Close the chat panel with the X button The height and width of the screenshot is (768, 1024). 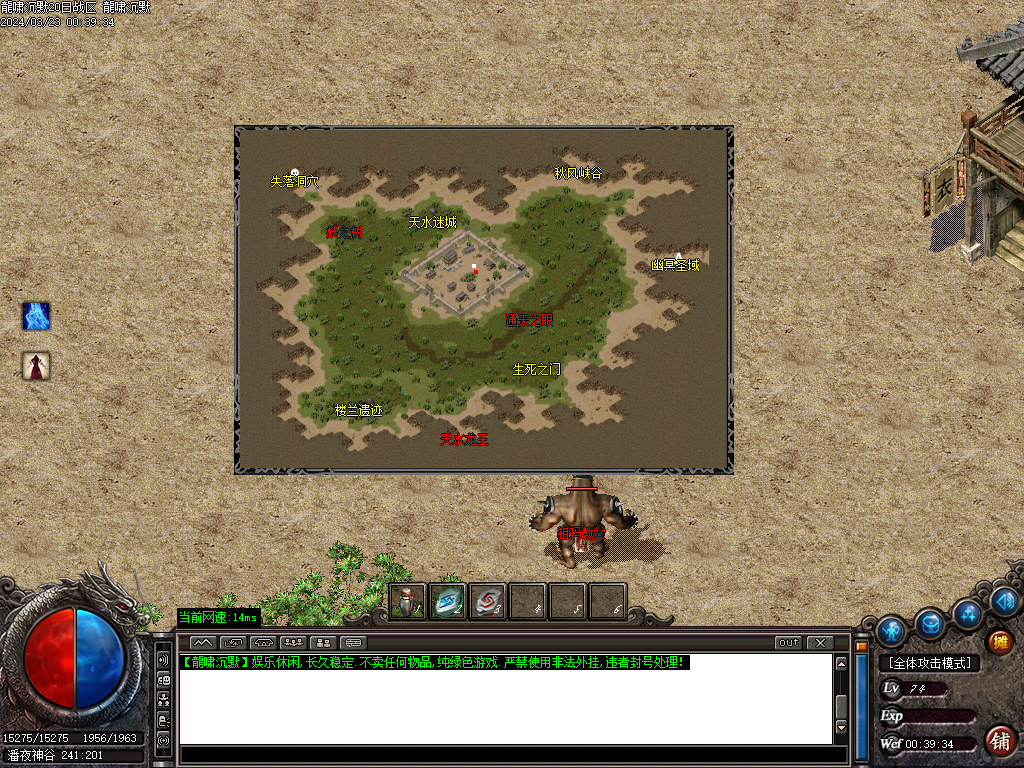pos(820,642)
